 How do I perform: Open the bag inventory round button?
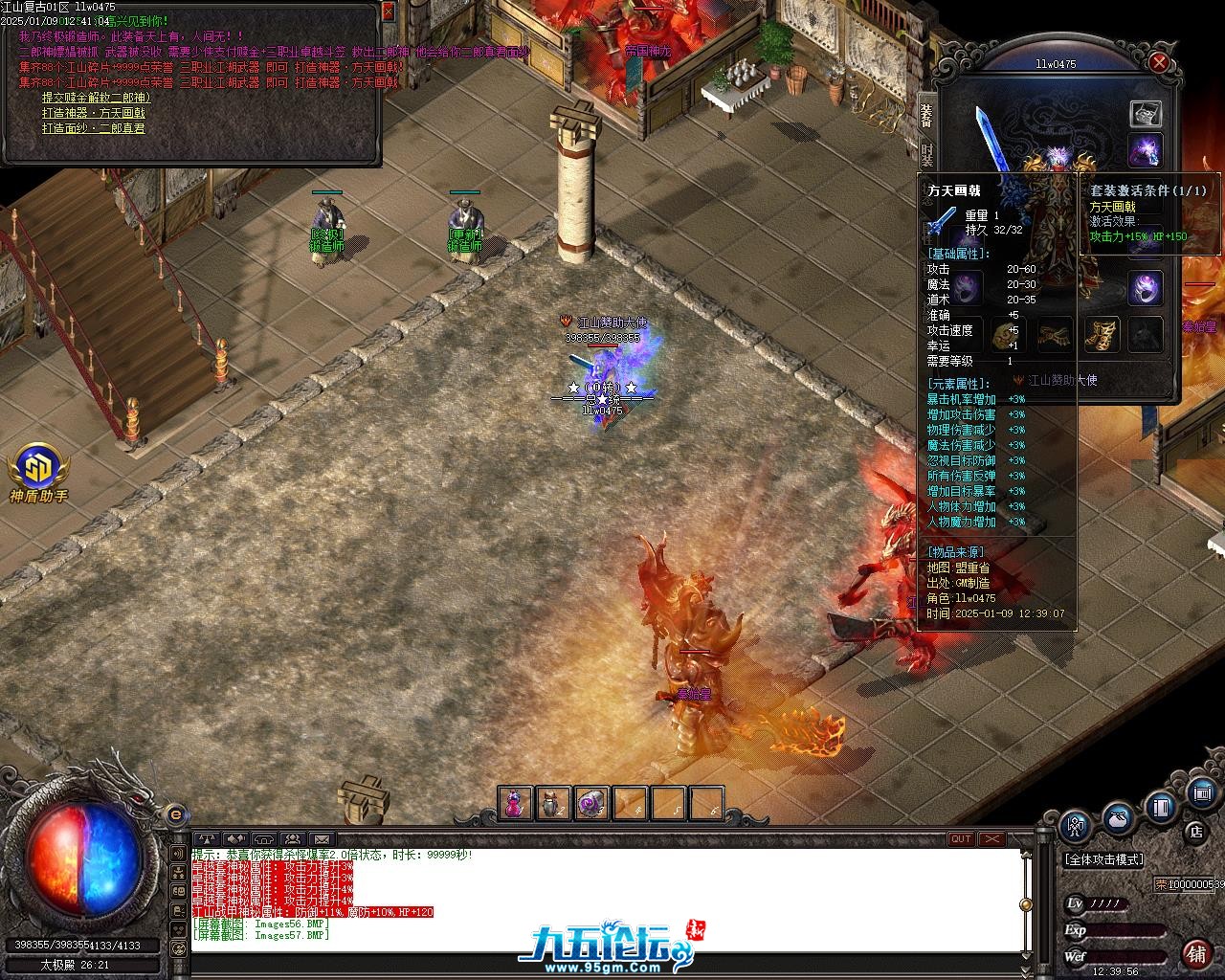pyautogui.click(x=1118, y=819)
